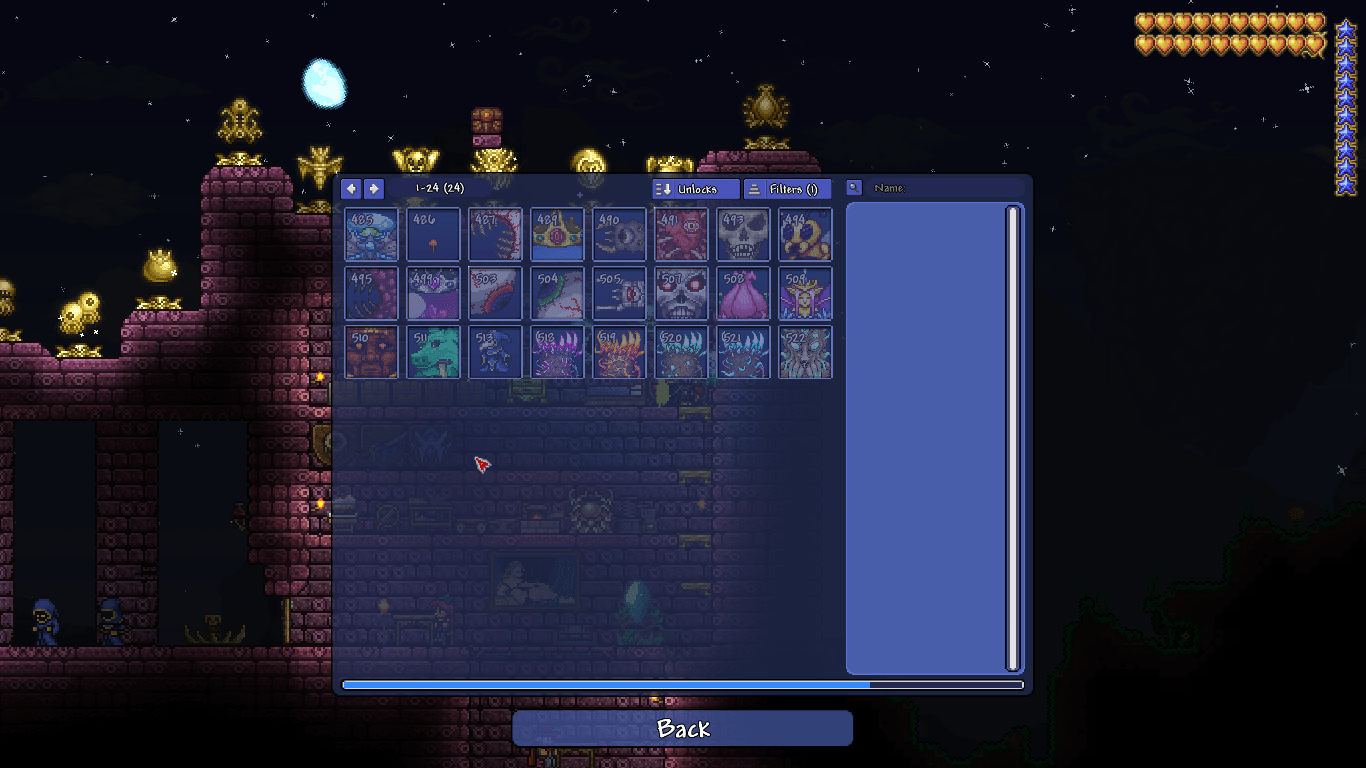Image resolution: width=1366 pixels, height=768 pixels.
Task: Open Plantera's pink bulb entry
Action: [x=743, y=293]
